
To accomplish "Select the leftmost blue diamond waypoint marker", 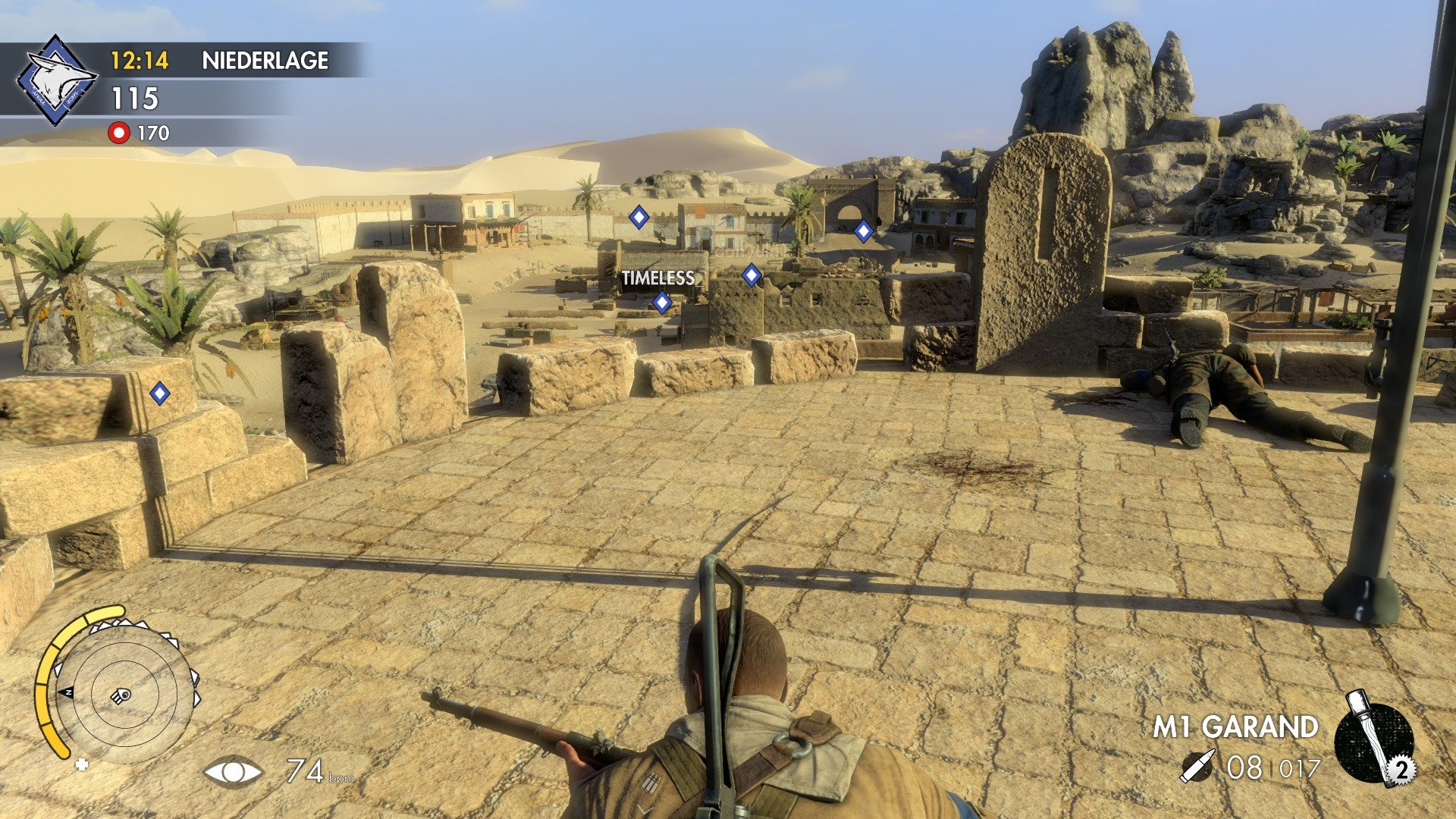I will point(159,394).
